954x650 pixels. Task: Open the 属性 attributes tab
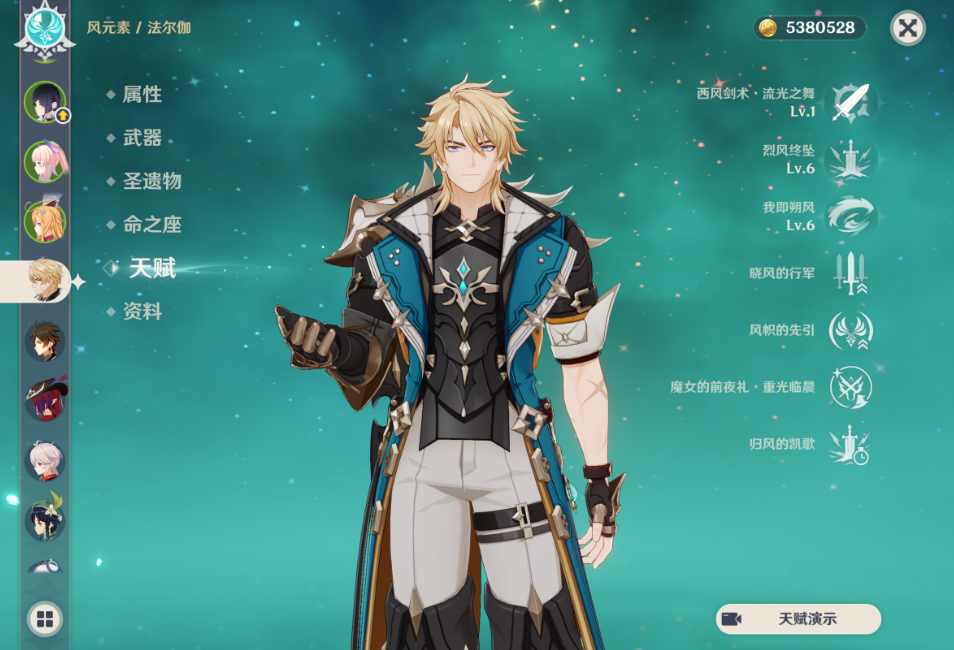point(141,94)
